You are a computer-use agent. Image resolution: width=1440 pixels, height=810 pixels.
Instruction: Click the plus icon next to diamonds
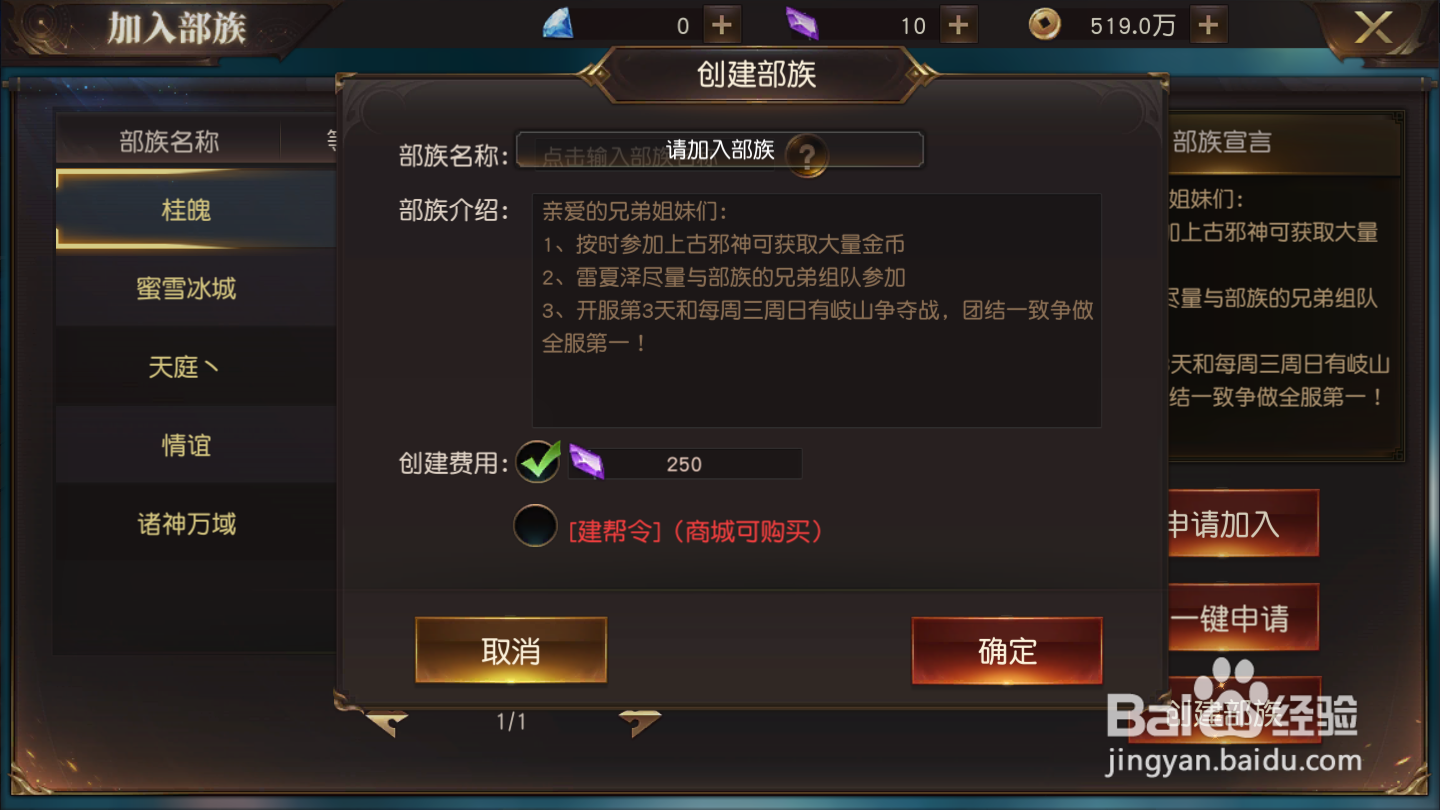720,24
